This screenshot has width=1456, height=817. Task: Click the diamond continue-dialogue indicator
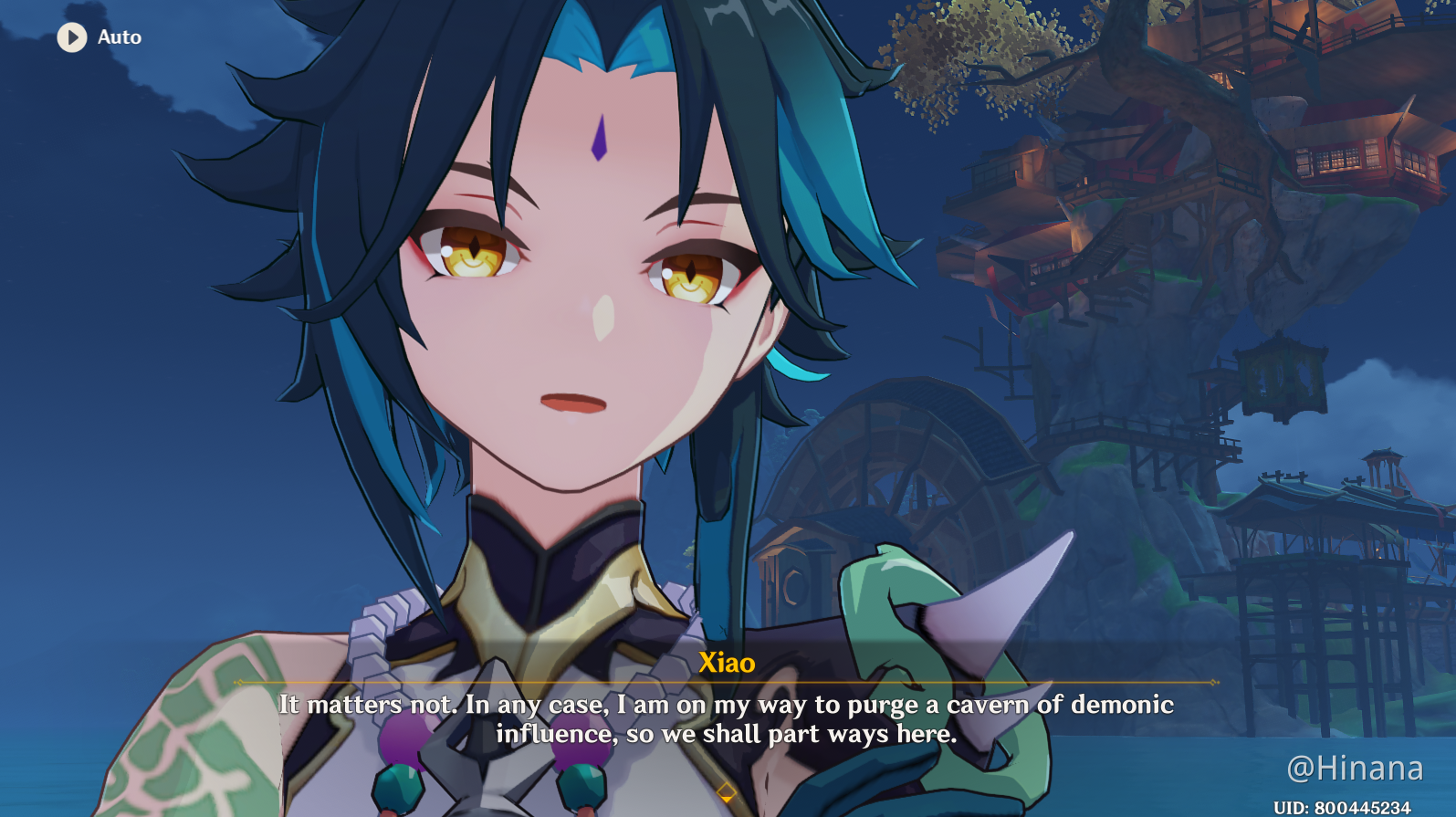click(x=726, y=791)
